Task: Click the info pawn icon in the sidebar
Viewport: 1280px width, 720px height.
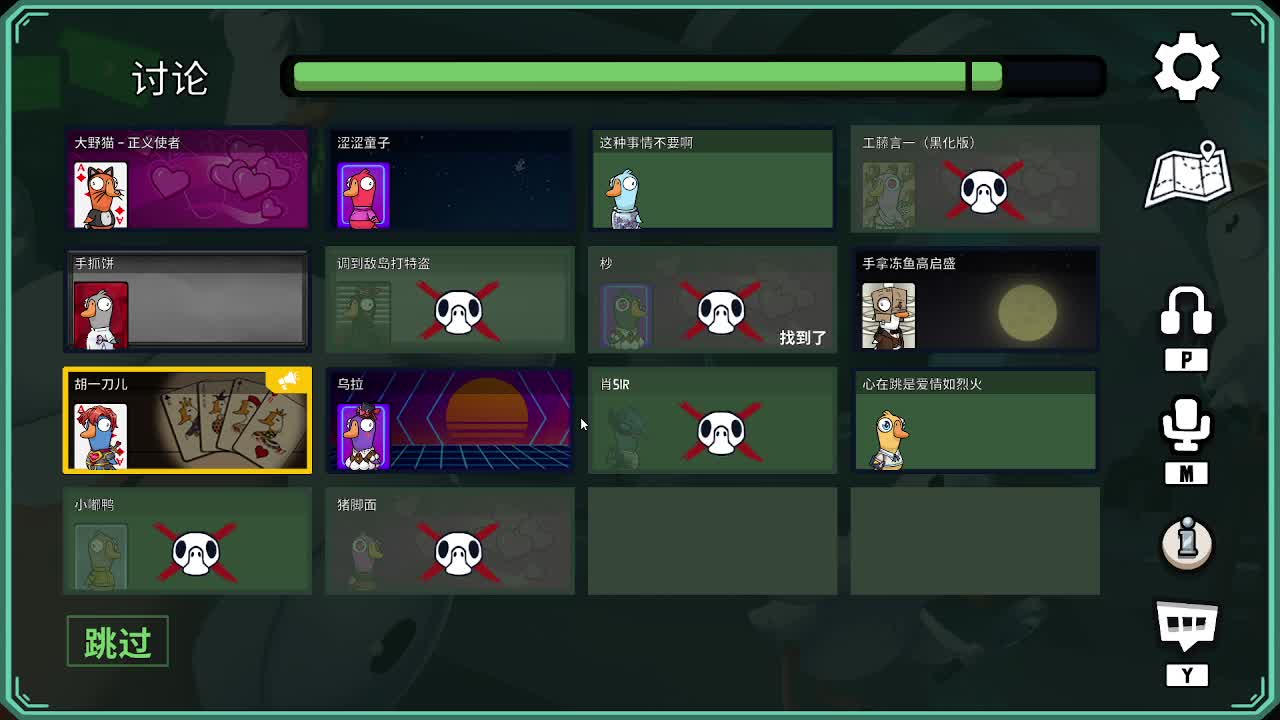Action: click(1186, 545)
